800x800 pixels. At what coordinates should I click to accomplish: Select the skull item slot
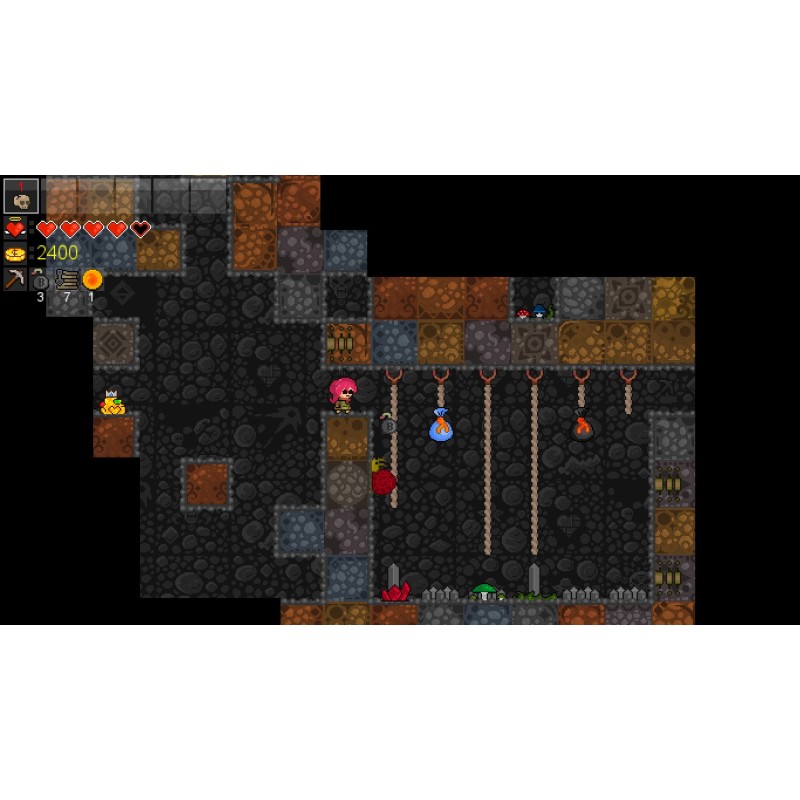tap(21, 196)
